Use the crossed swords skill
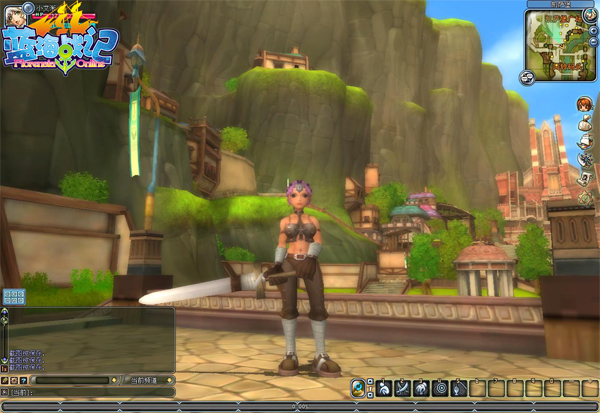The height and width of the screenshot is (413, 600). (x=403, y=388)
